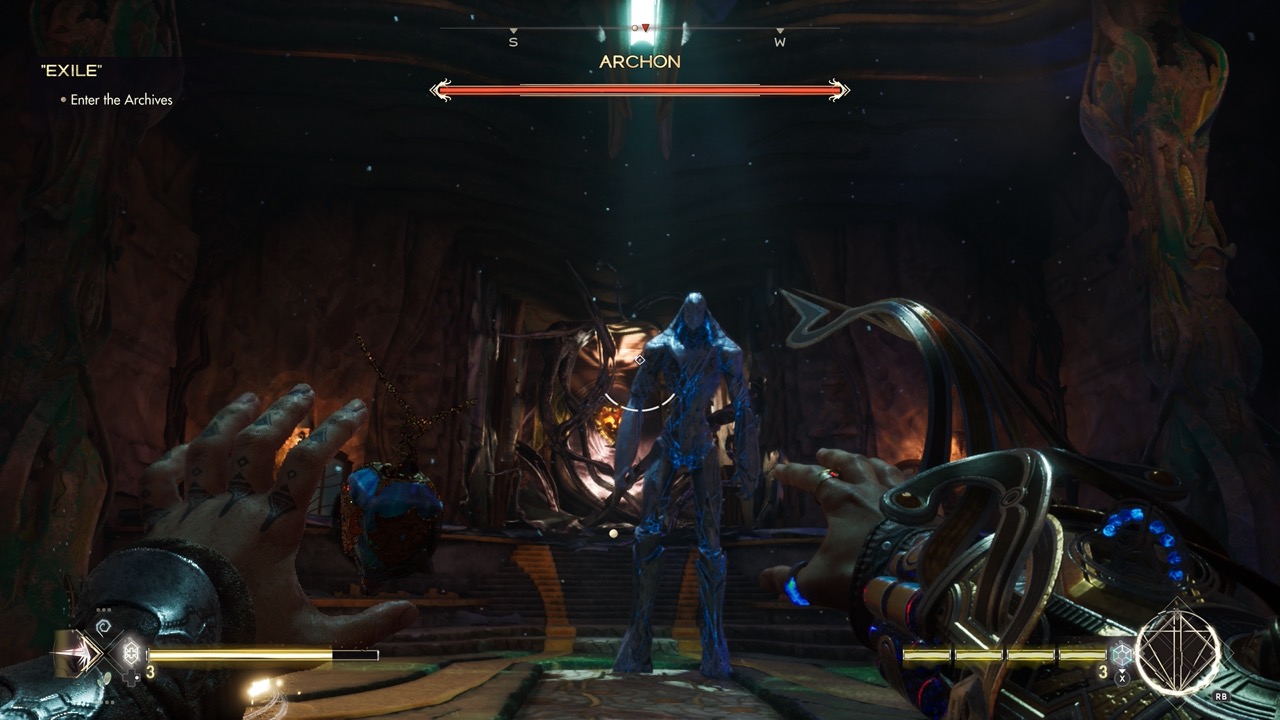Screen dimensions: 1280x720
Task: Click the blue gem resource icon near the energy segments
Action: click(1121, 655)
